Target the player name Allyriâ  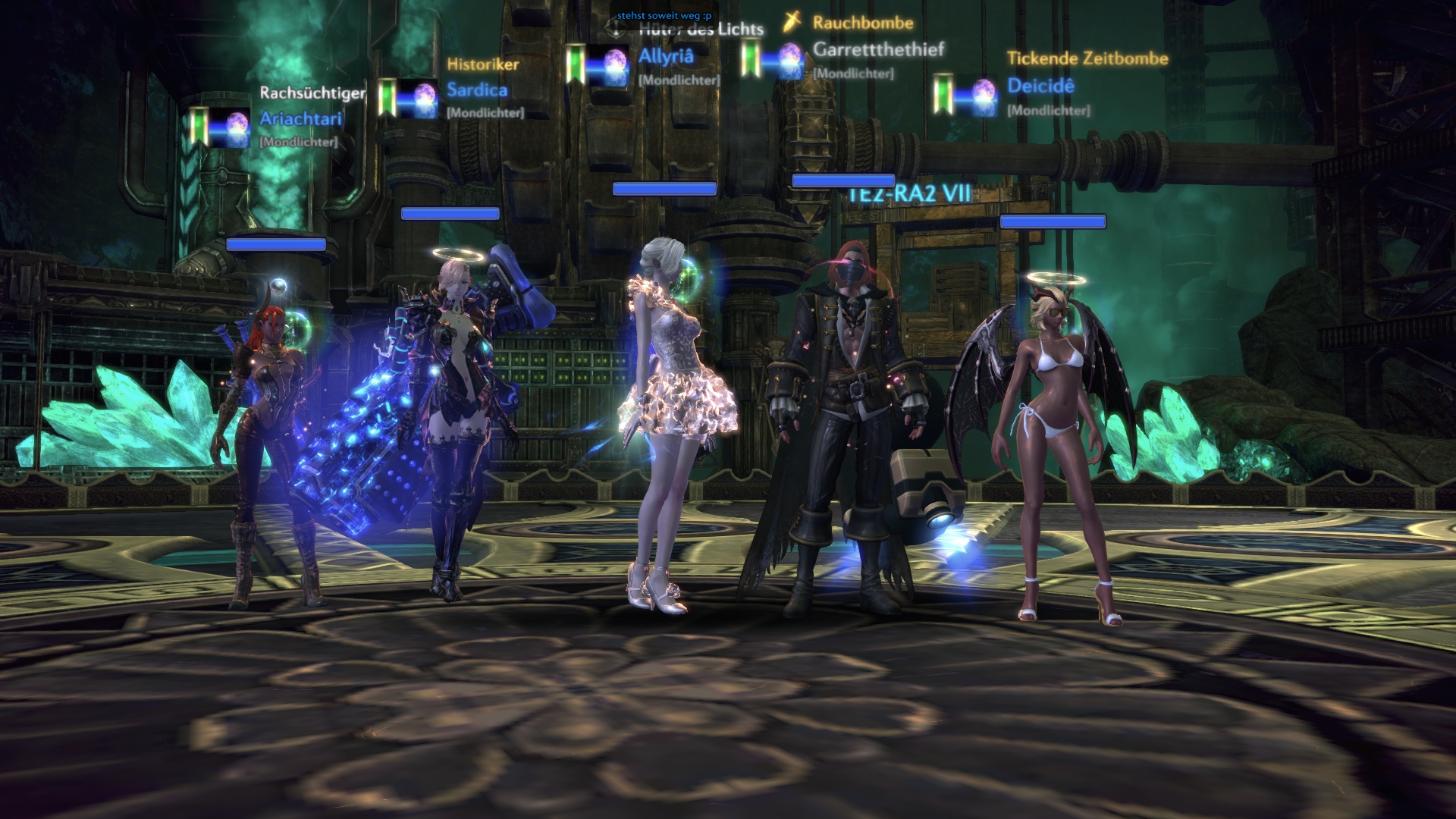(x=666, y=57)
